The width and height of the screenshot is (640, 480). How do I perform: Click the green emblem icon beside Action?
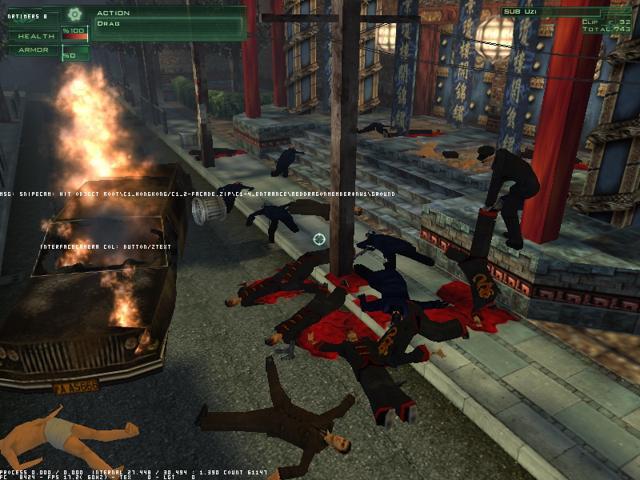coord(73,14)
